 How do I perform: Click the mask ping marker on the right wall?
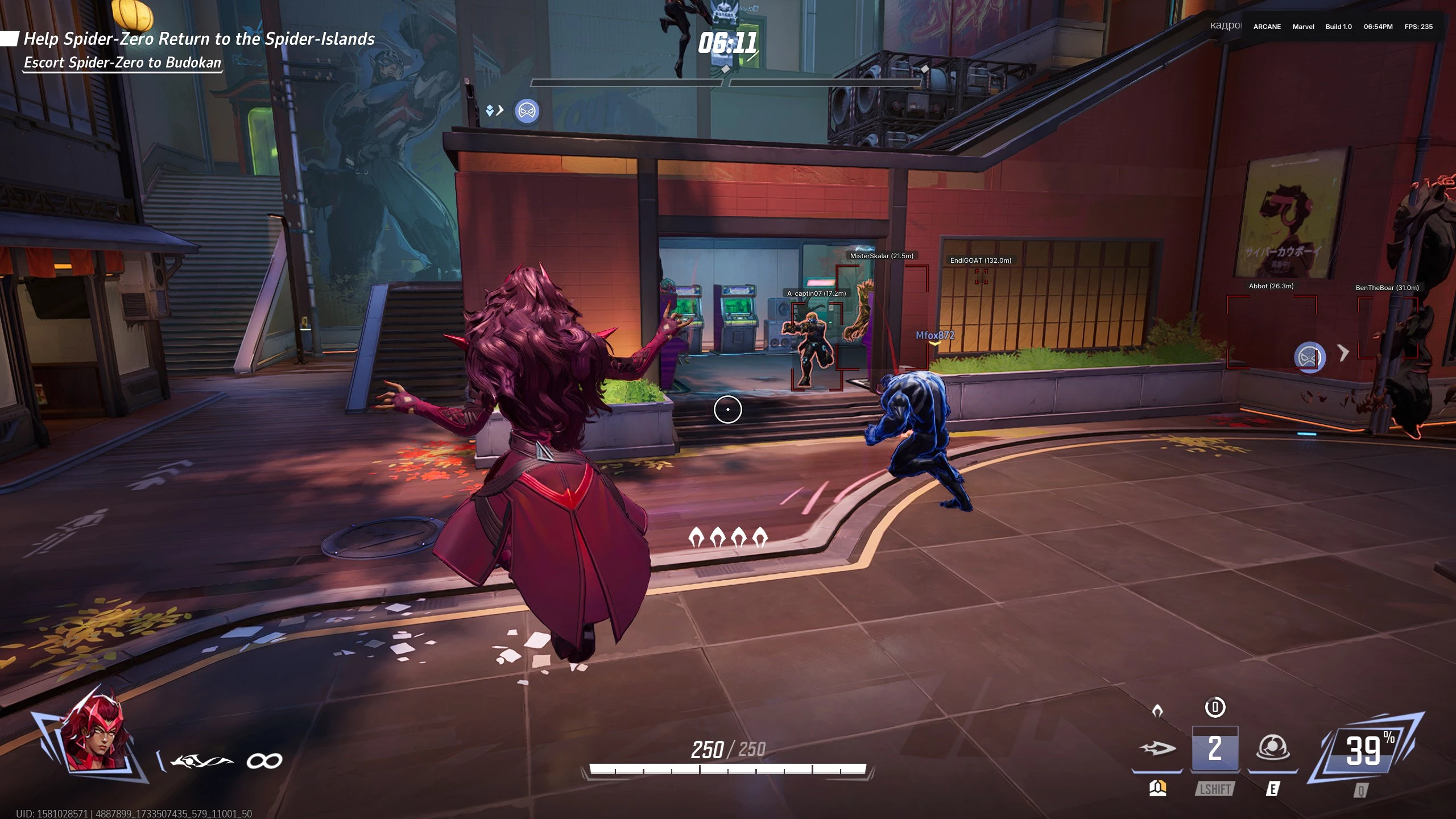pos(1311,357)
